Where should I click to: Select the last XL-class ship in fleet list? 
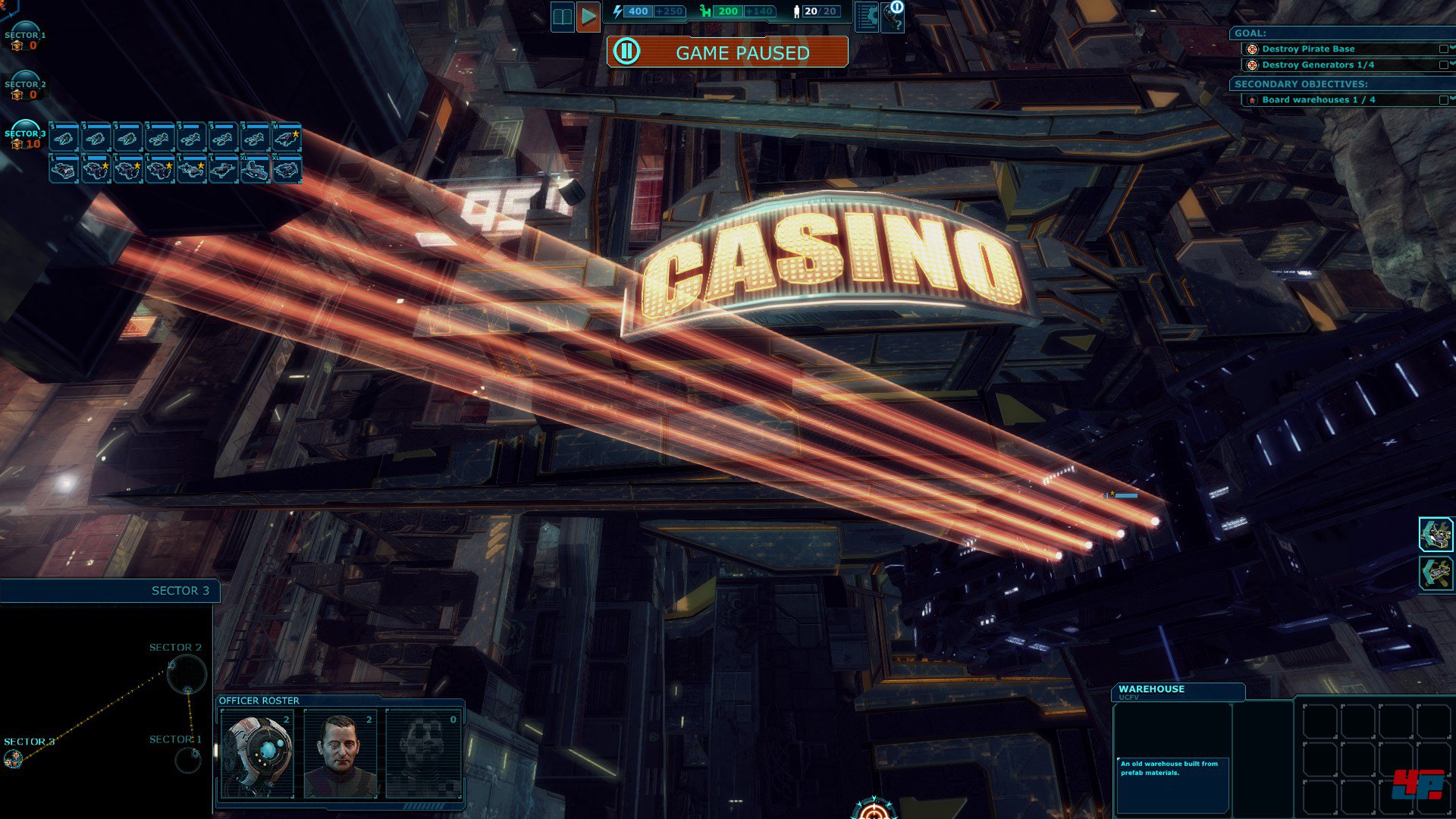coord(287,170)
